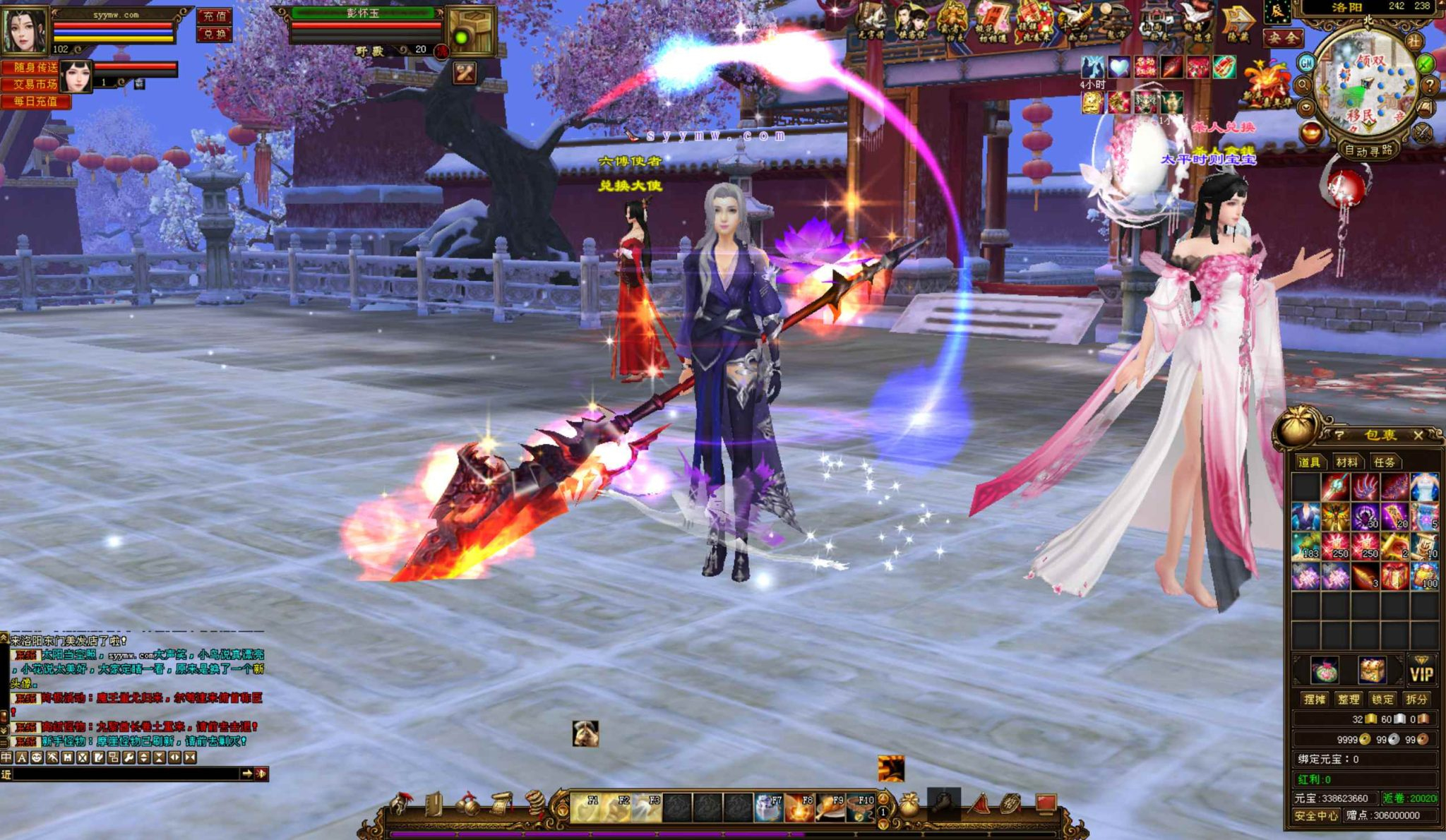This screenshot has width=1446, height=840.
Task: Click the 拆分 split button
Action: click(1416, 699)
